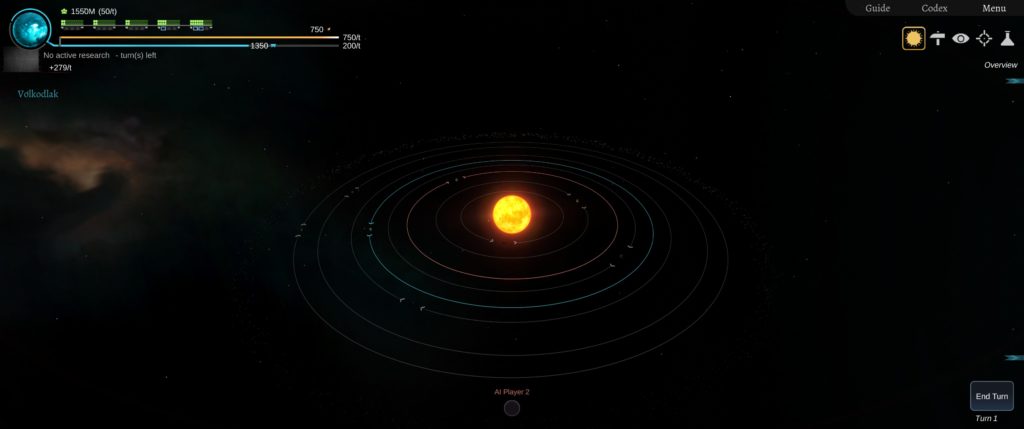1024x429 pixels.
Task: Select the sun Overview view icon
Action: pos(913,38)
